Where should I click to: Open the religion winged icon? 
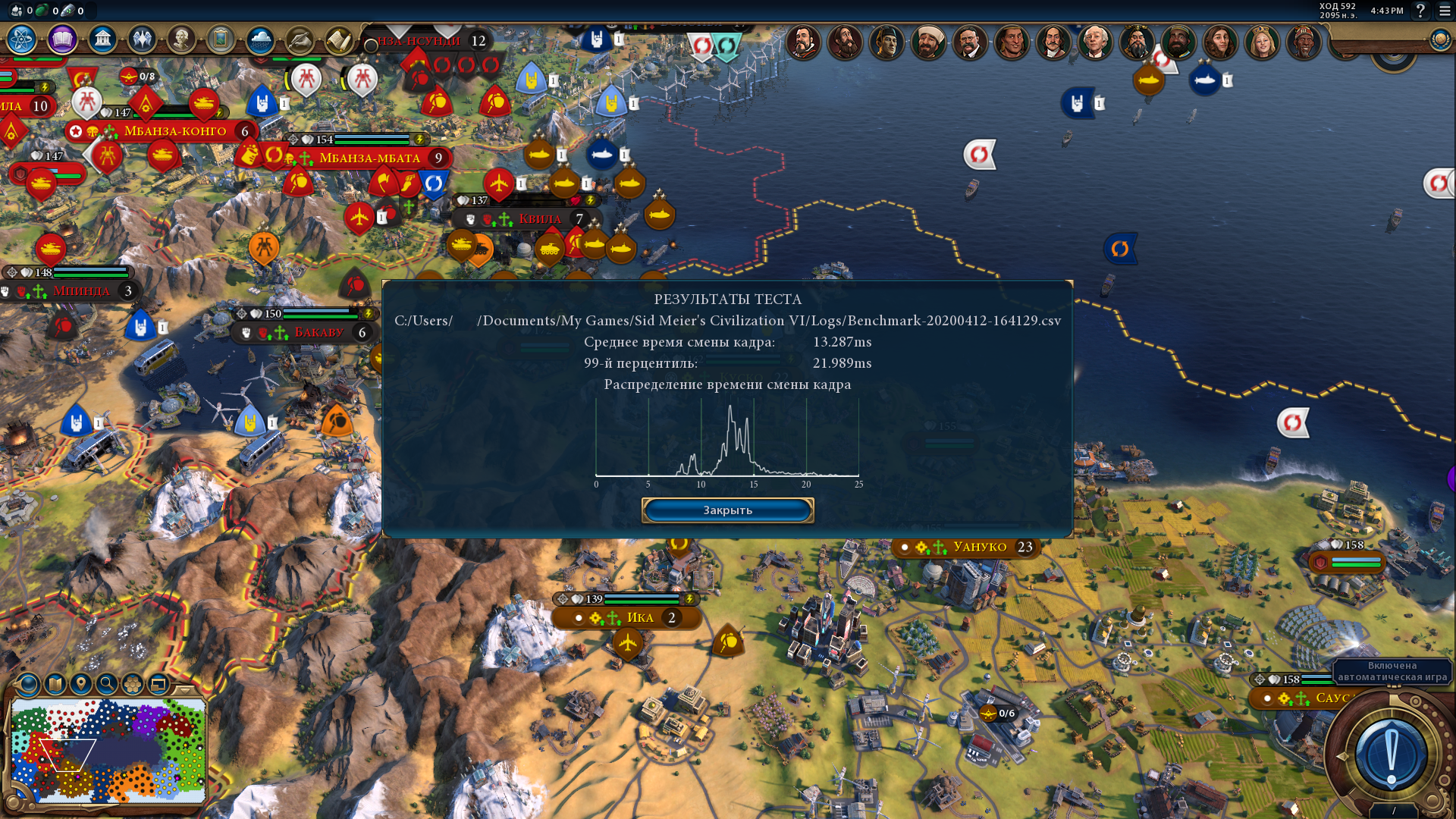pyautogui.click(x=142, y=39)
